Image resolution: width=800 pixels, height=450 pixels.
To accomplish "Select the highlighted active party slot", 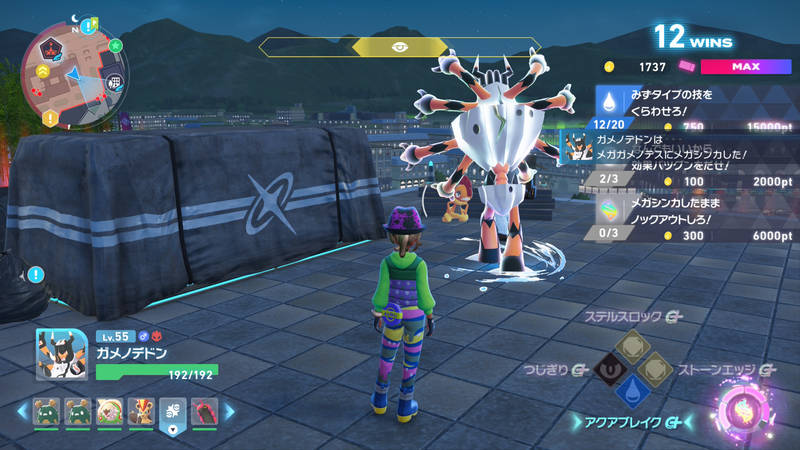I will pos(172,411).
